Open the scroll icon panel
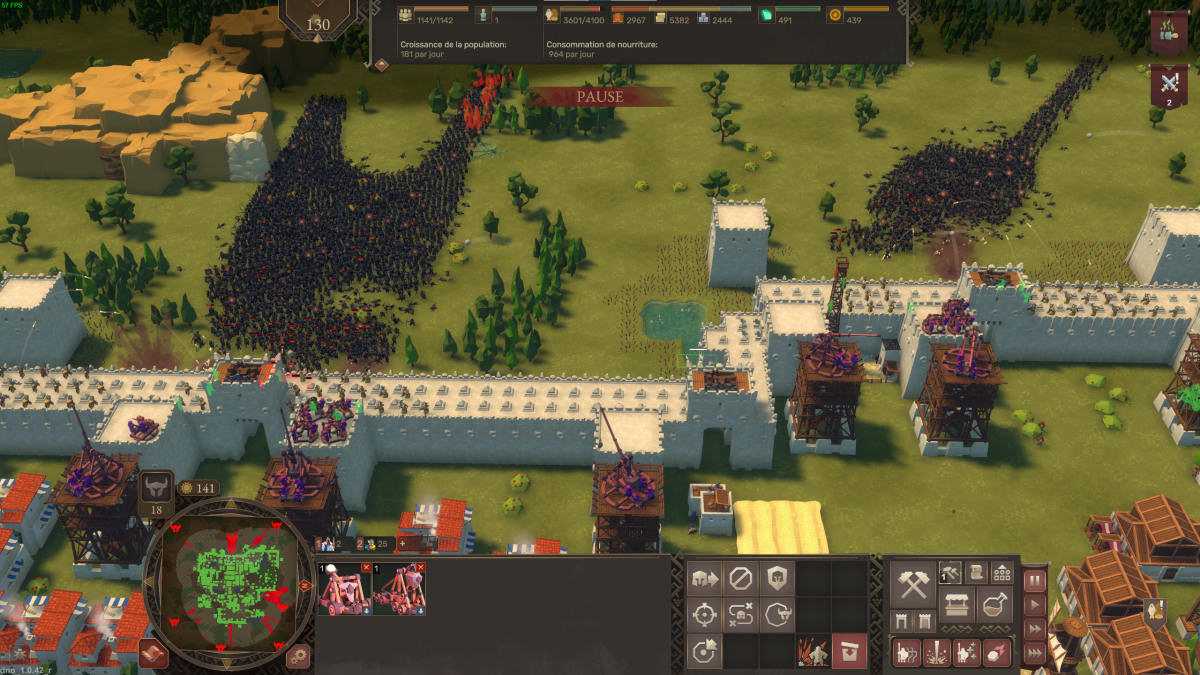 tap(977, 572)
